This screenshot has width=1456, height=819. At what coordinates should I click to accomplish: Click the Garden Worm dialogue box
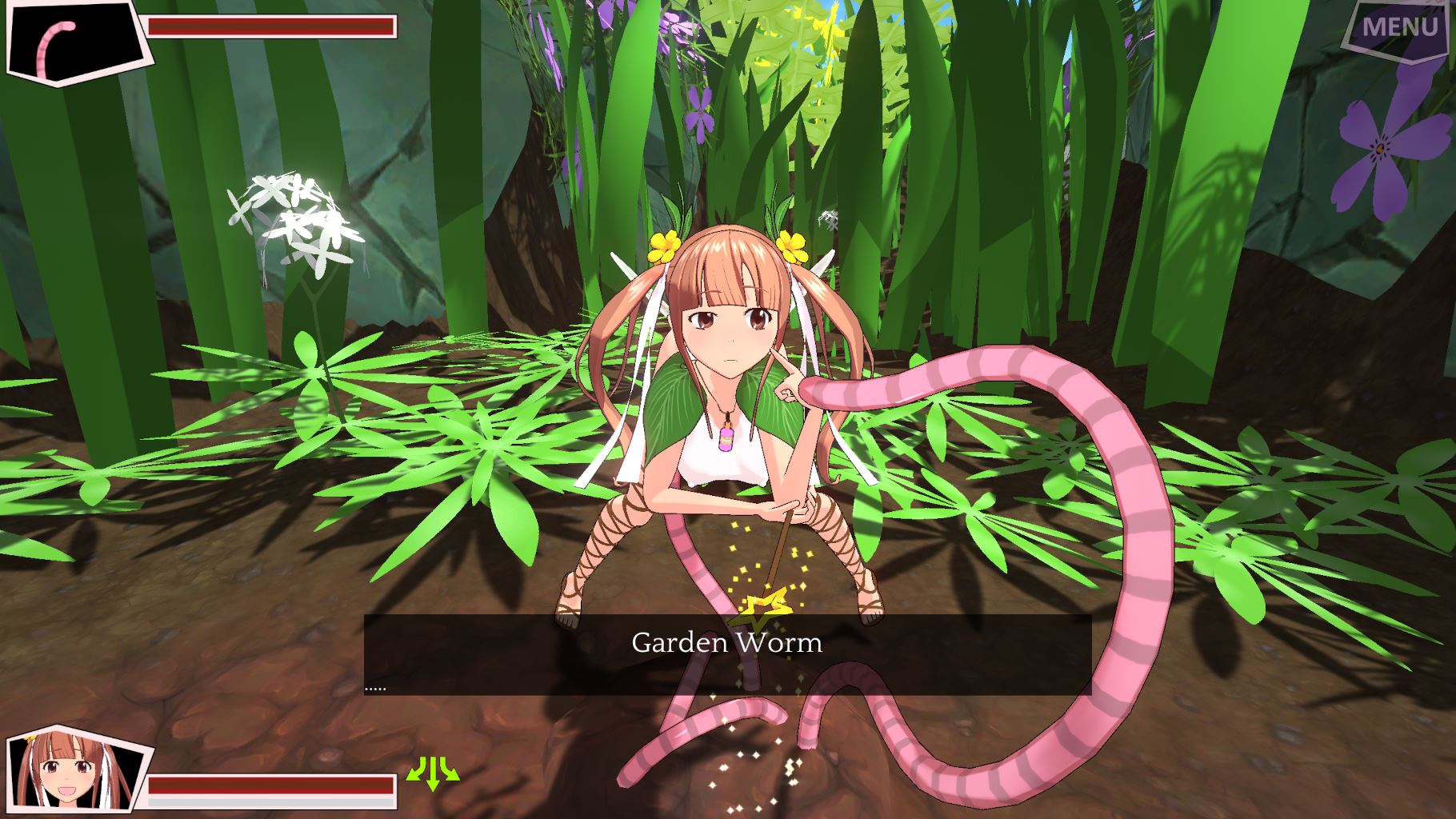pyautogui.click(x=727, y=655)
